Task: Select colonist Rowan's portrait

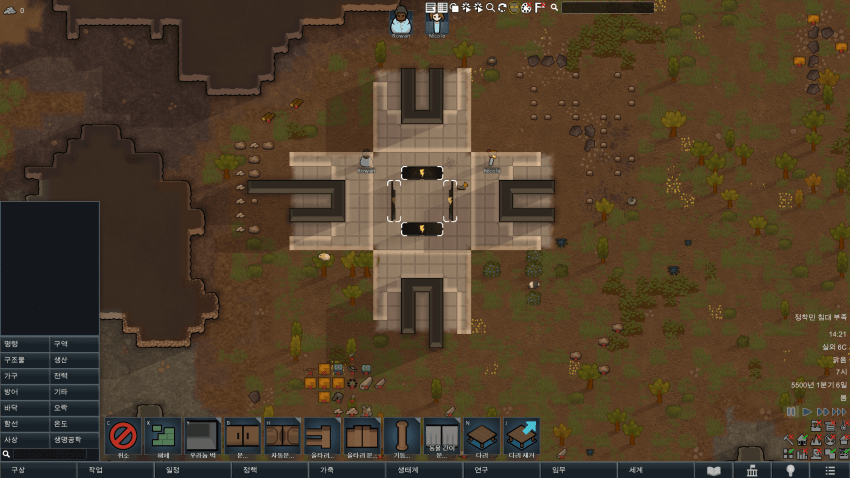Action: pyautogui.click(x=401, y=20)
